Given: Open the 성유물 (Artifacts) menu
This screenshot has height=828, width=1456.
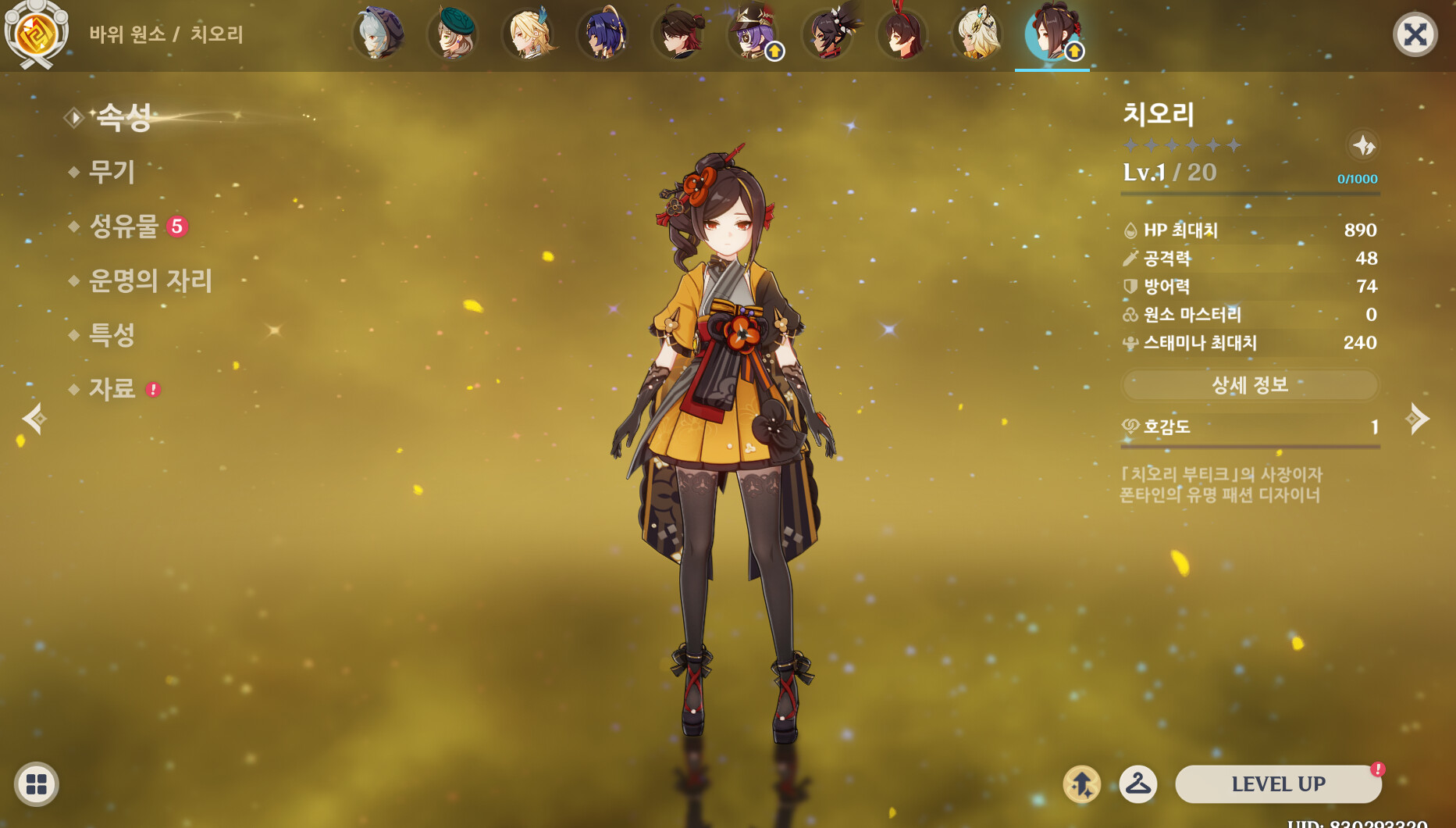Looking at the screenshot, I should (124, 227).
